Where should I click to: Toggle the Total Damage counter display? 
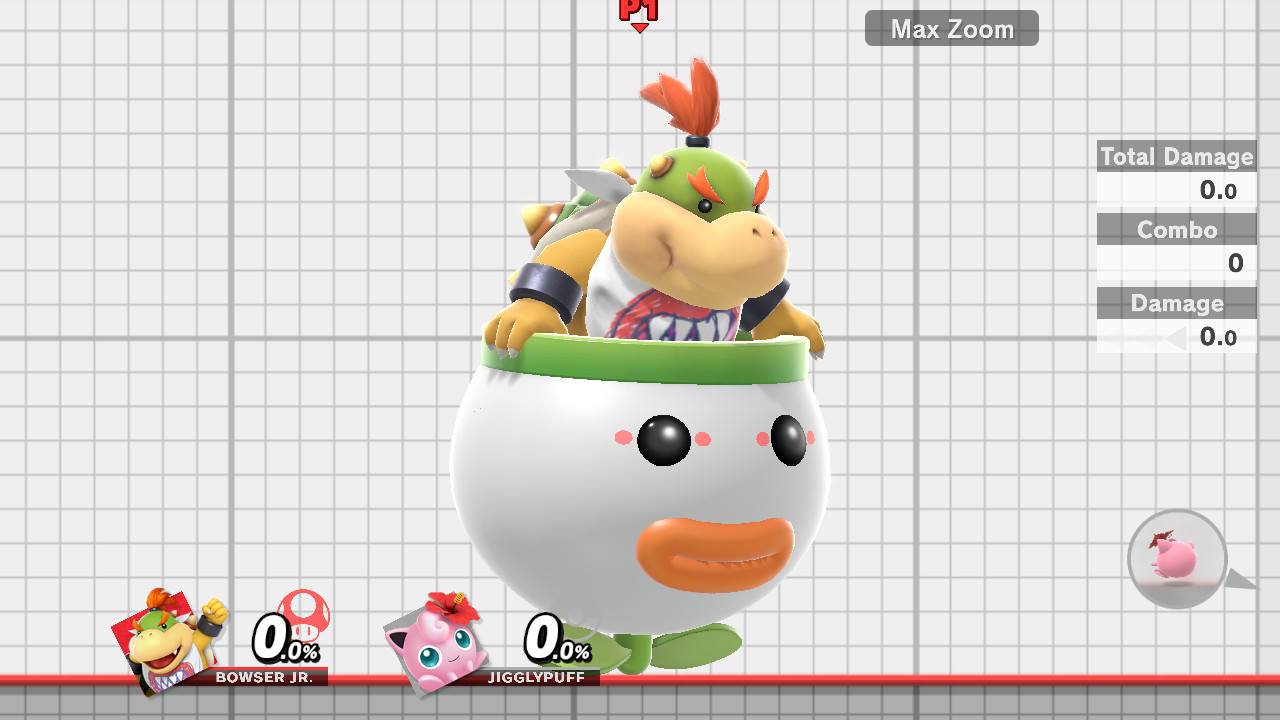pyautogui.click(x=1176, y=157)
